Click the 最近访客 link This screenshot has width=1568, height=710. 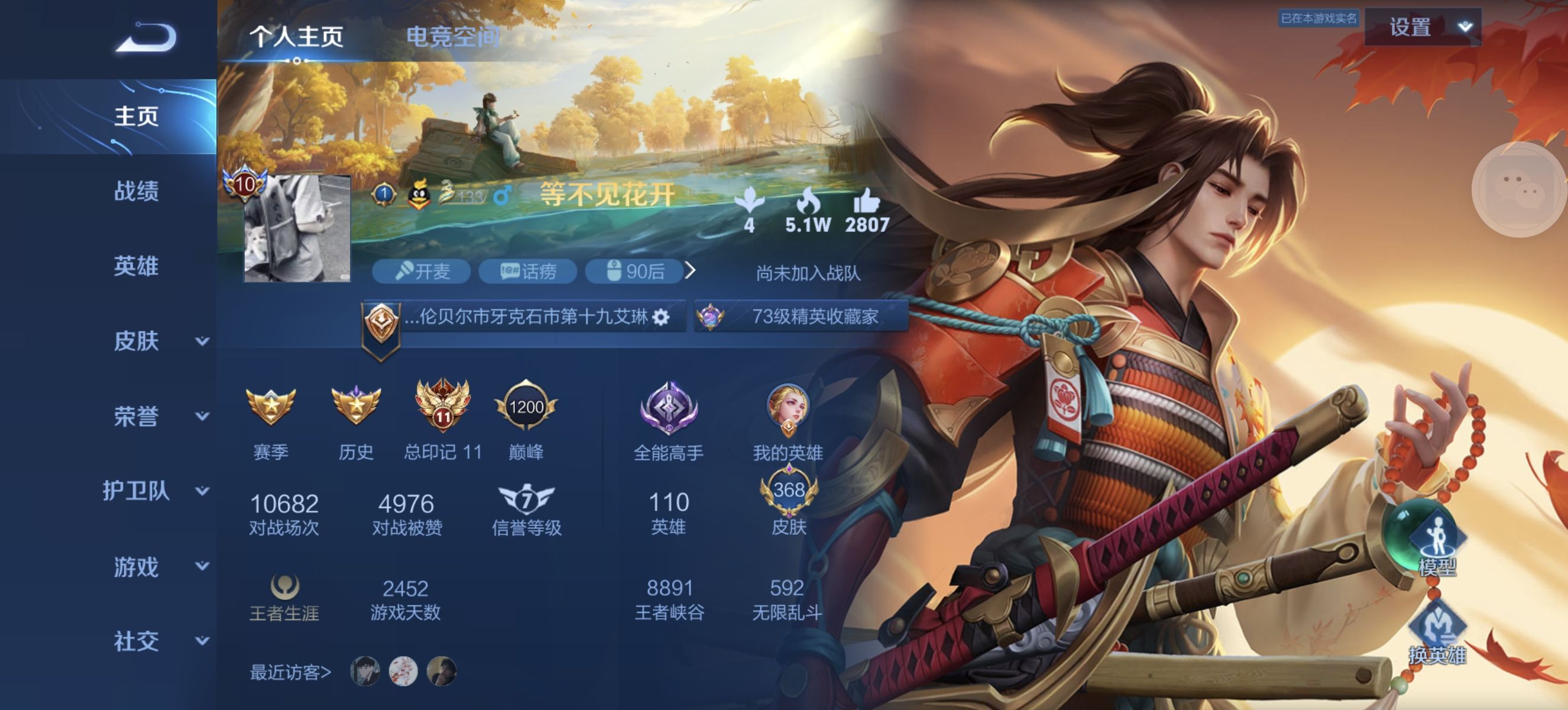click(x=290, y=673)
